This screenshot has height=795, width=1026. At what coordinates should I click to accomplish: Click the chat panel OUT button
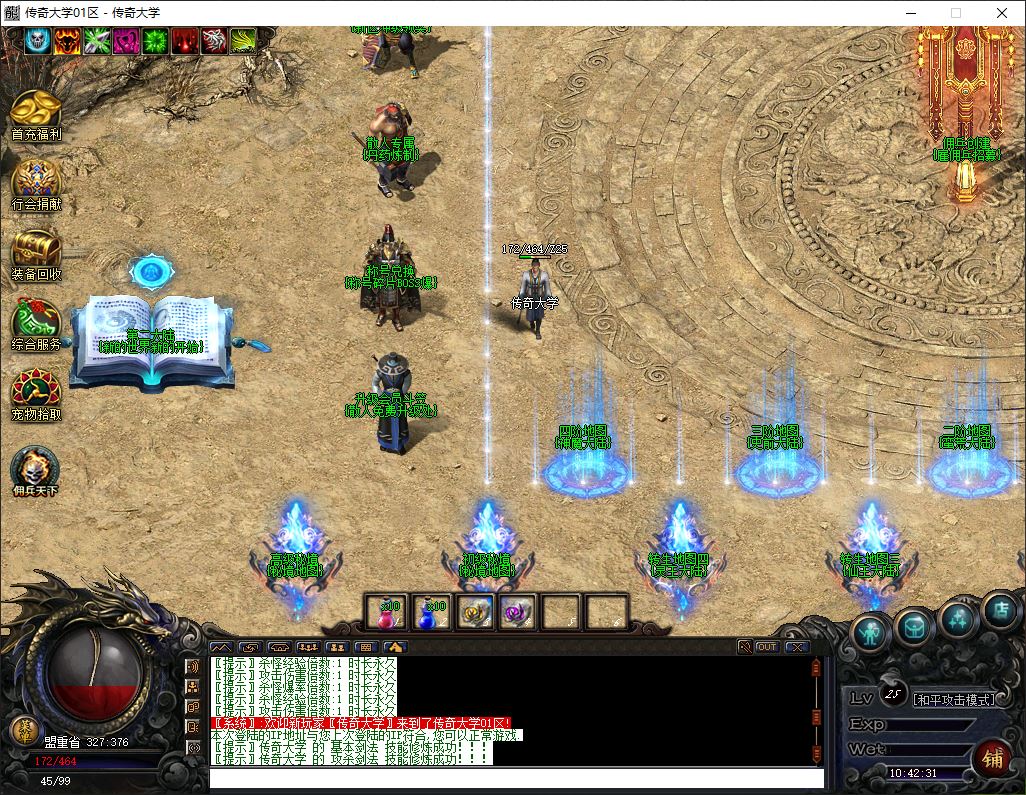point(767,647)
